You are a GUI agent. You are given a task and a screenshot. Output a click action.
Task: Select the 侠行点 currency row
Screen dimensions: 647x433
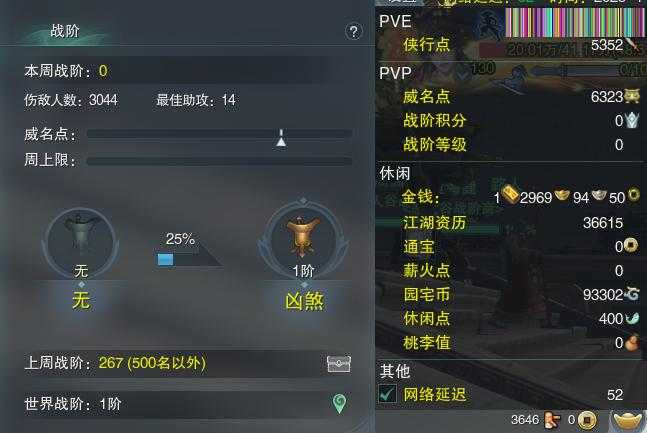(x=510, y=45)
